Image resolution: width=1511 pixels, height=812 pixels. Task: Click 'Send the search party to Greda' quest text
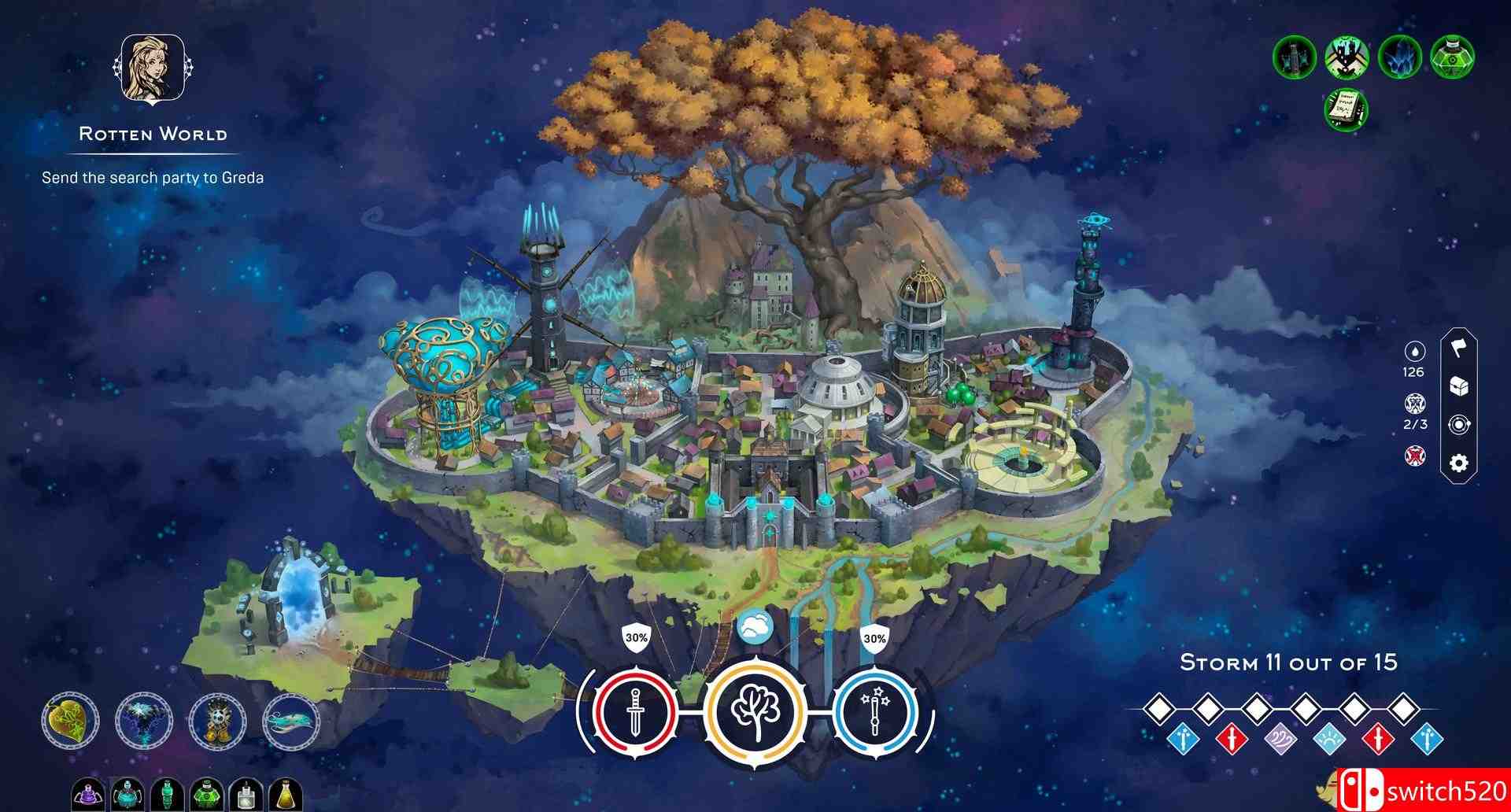point(153,178)
